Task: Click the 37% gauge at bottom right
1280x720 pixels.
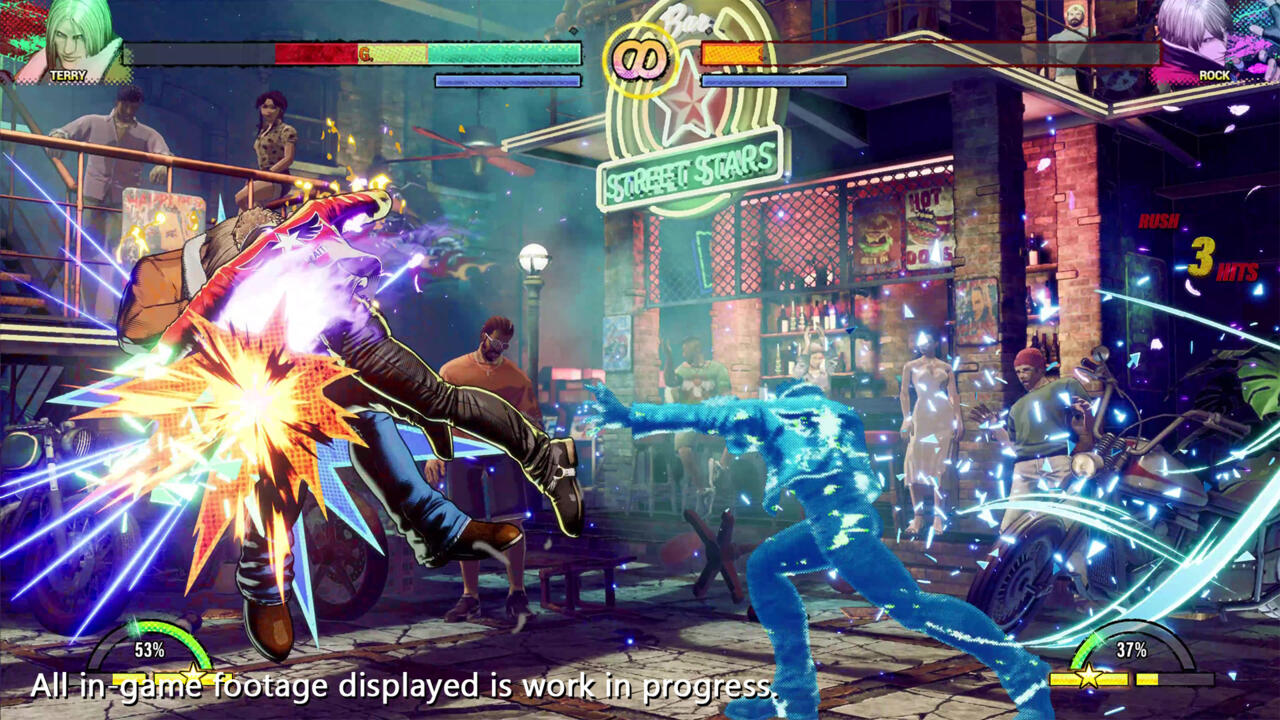Action: coord(1134,649)
